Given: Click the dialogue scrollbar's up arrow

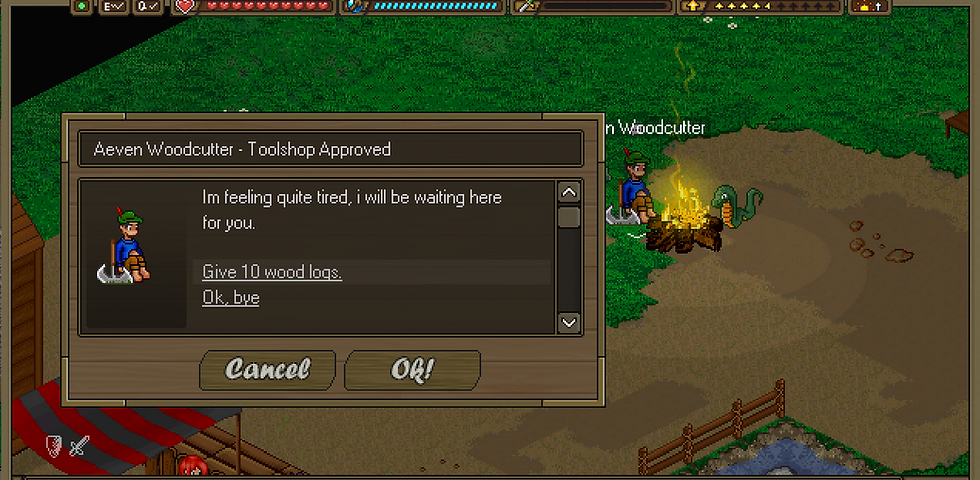Looking at the screenshot, I should click(569, 192).
